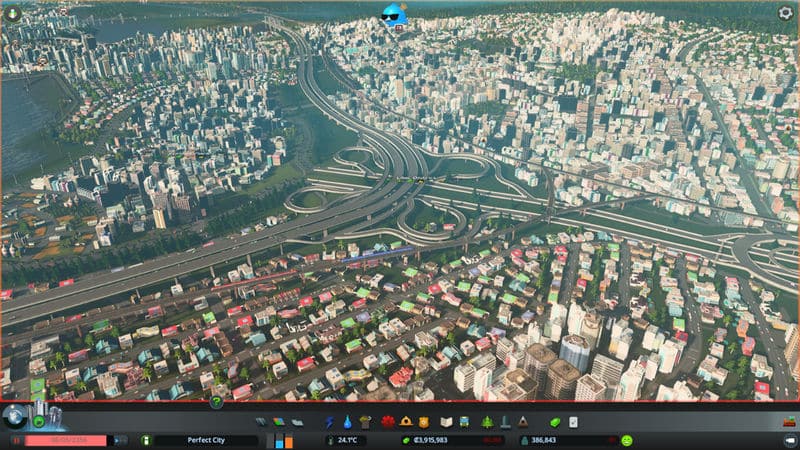Viewport: 800px width, 450px height.
Task: Open the Garbage services menu
Action: [x=365, y=422]
